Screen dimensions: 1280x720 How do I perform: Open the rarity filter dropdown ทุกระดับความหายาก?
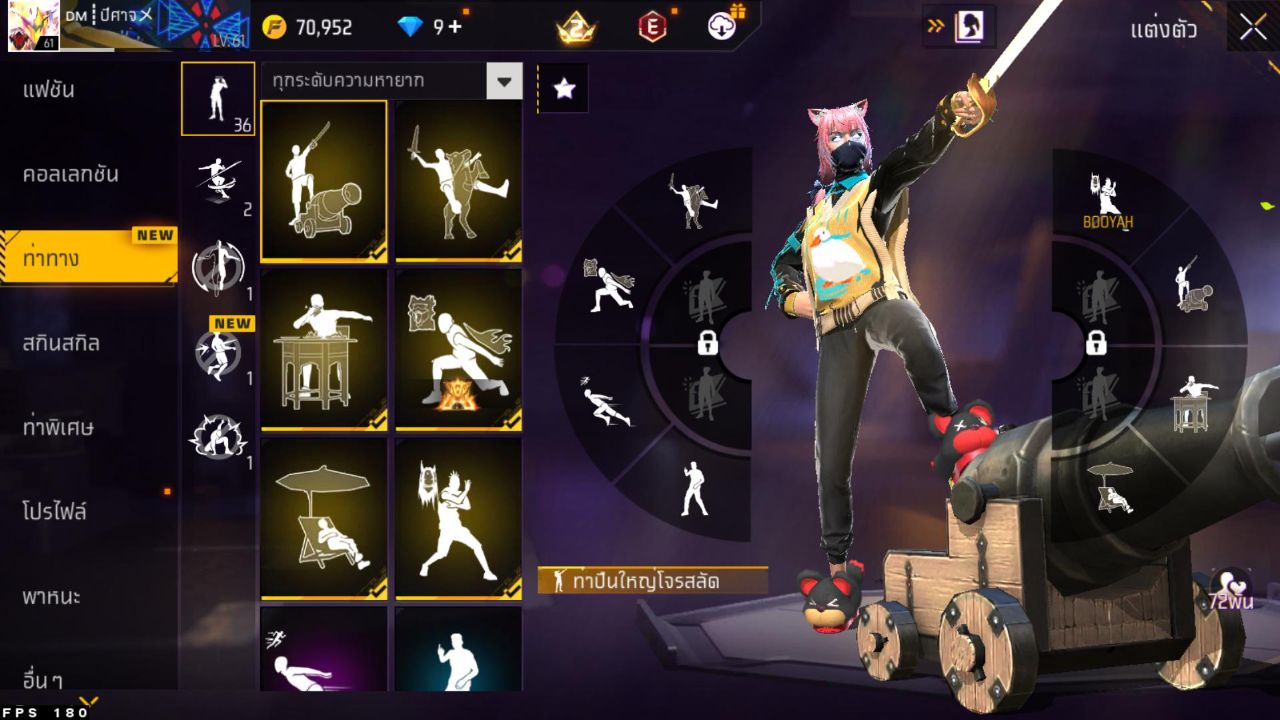point(390,82)
